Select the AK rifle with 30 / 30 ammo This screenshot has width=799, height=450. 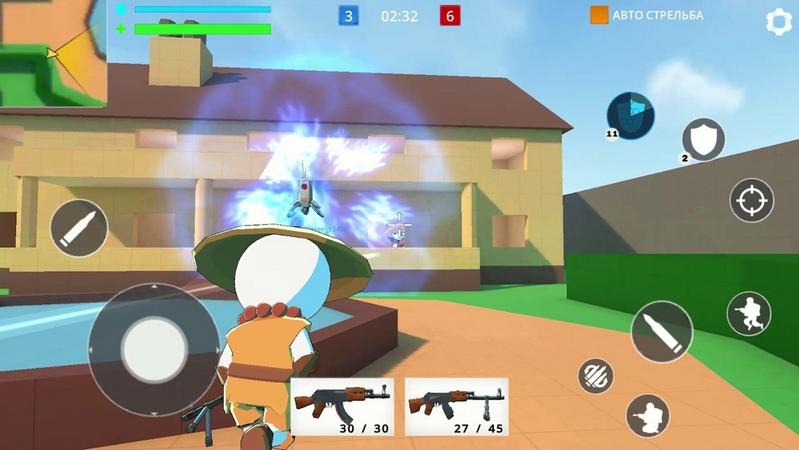(343, 406)
